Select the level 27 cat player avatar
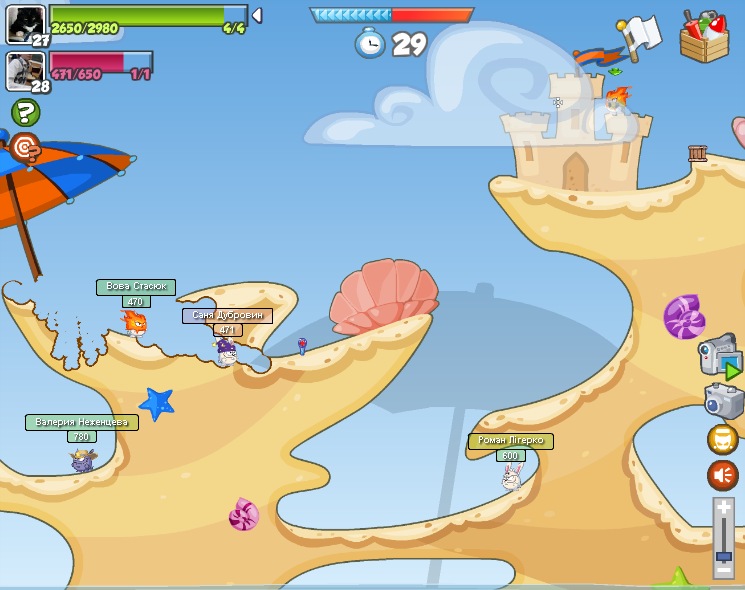This screenshot has width=745, height=590. pos(25,24)
